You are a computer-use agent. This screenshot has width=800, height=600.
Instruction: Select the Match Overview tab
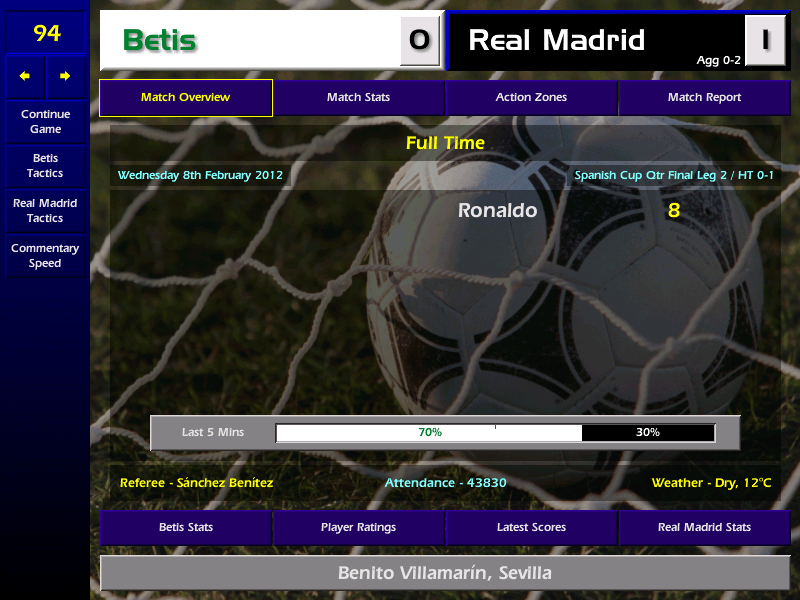(x=185, y=98)
